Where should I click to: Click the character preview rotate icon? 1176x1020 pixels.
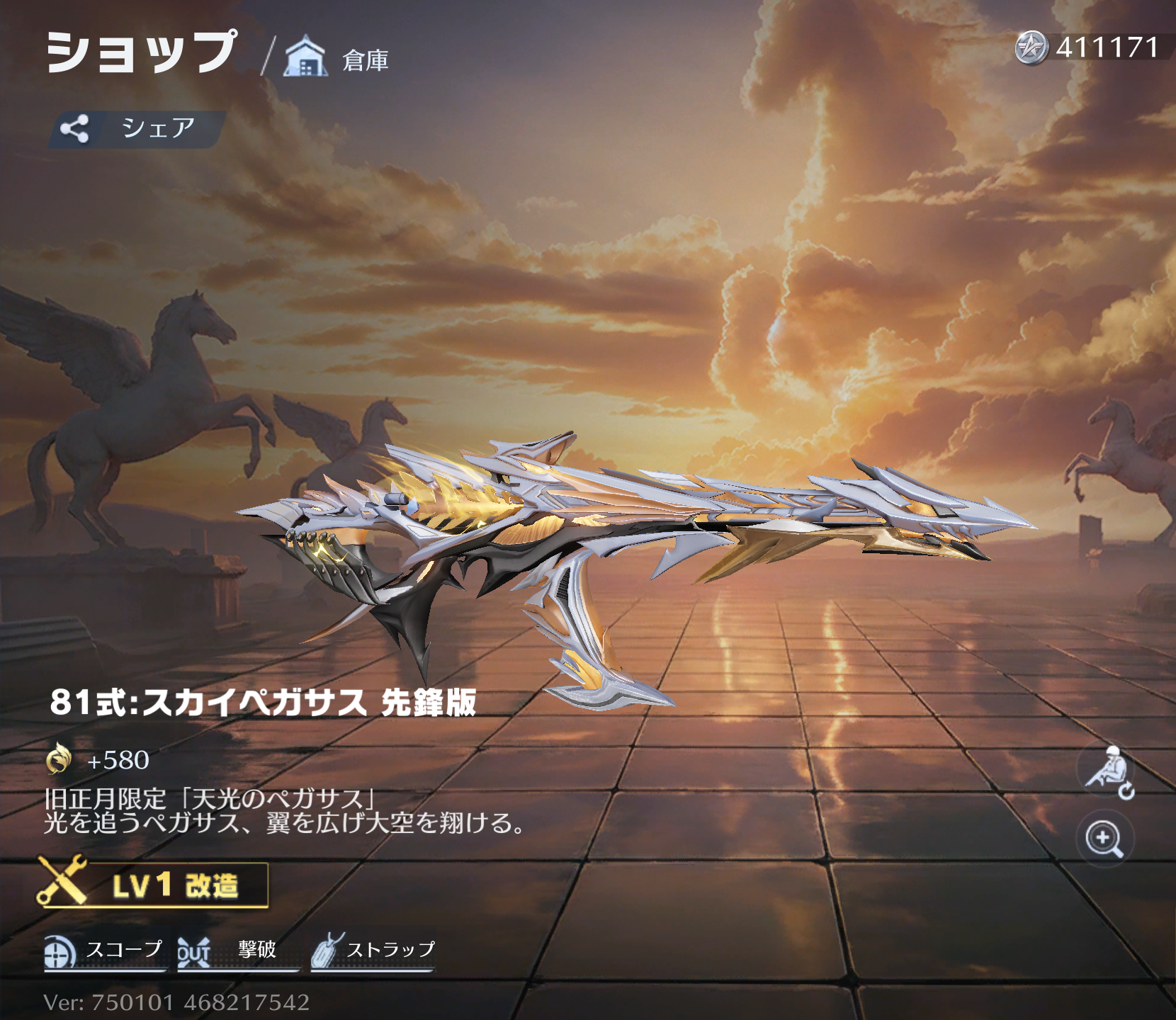coord(1106,772)
